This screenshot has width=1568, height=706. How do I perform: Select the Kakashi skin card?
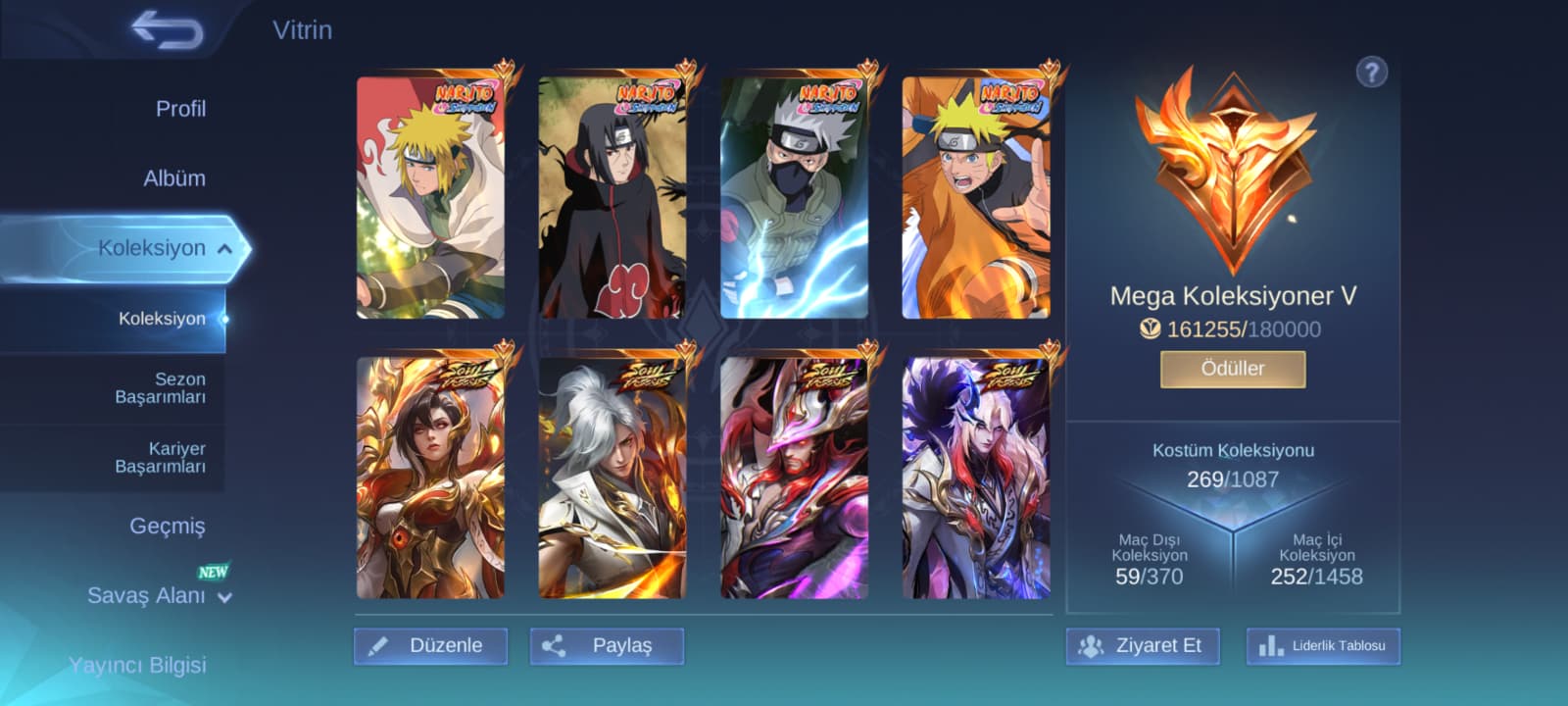click(x=794, y=197)
